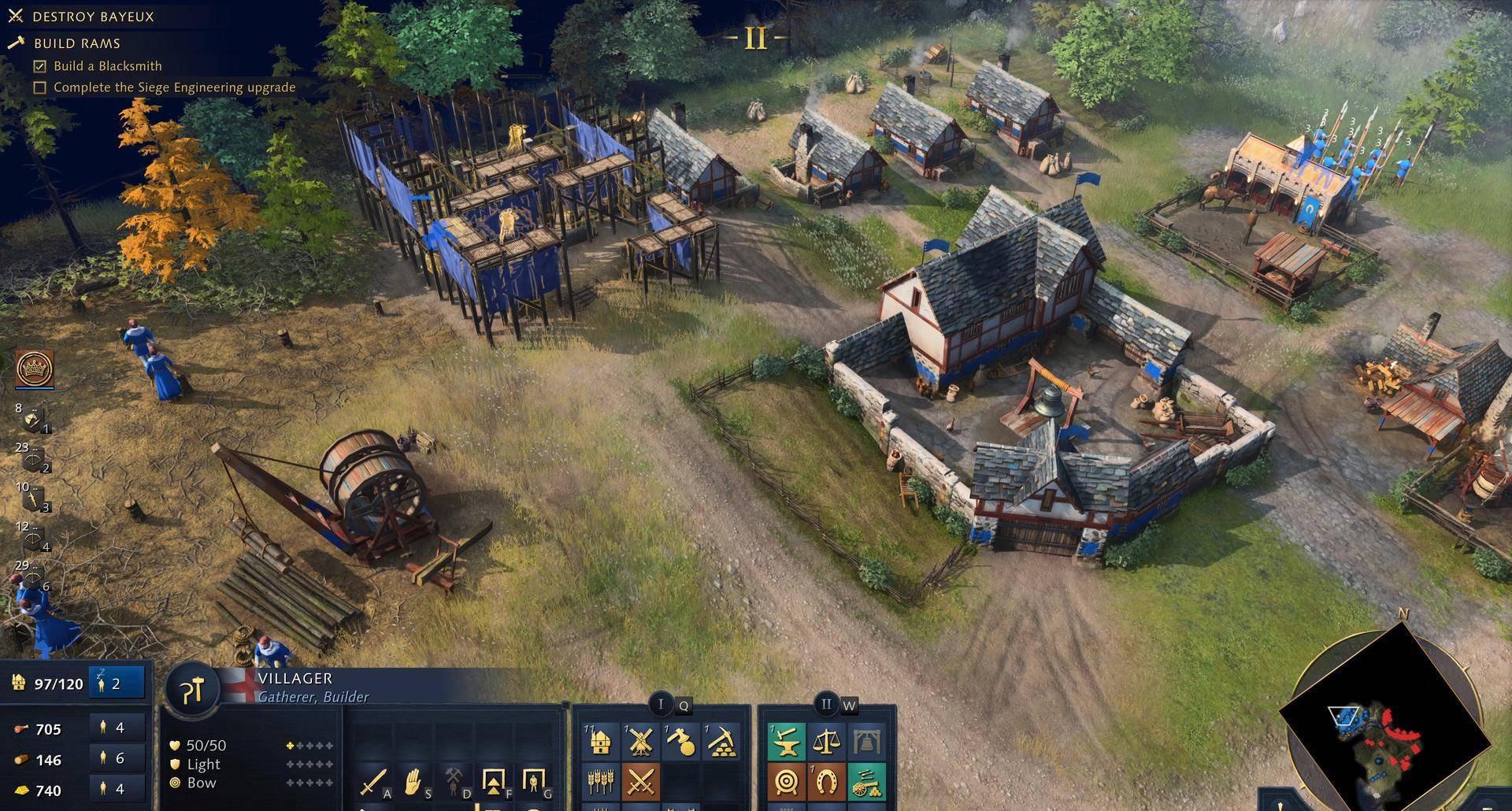Image resolution: width=1512 pixels, height=811 pixels.
Task: Select the king hero portrait icon
Action: point(35,368)
